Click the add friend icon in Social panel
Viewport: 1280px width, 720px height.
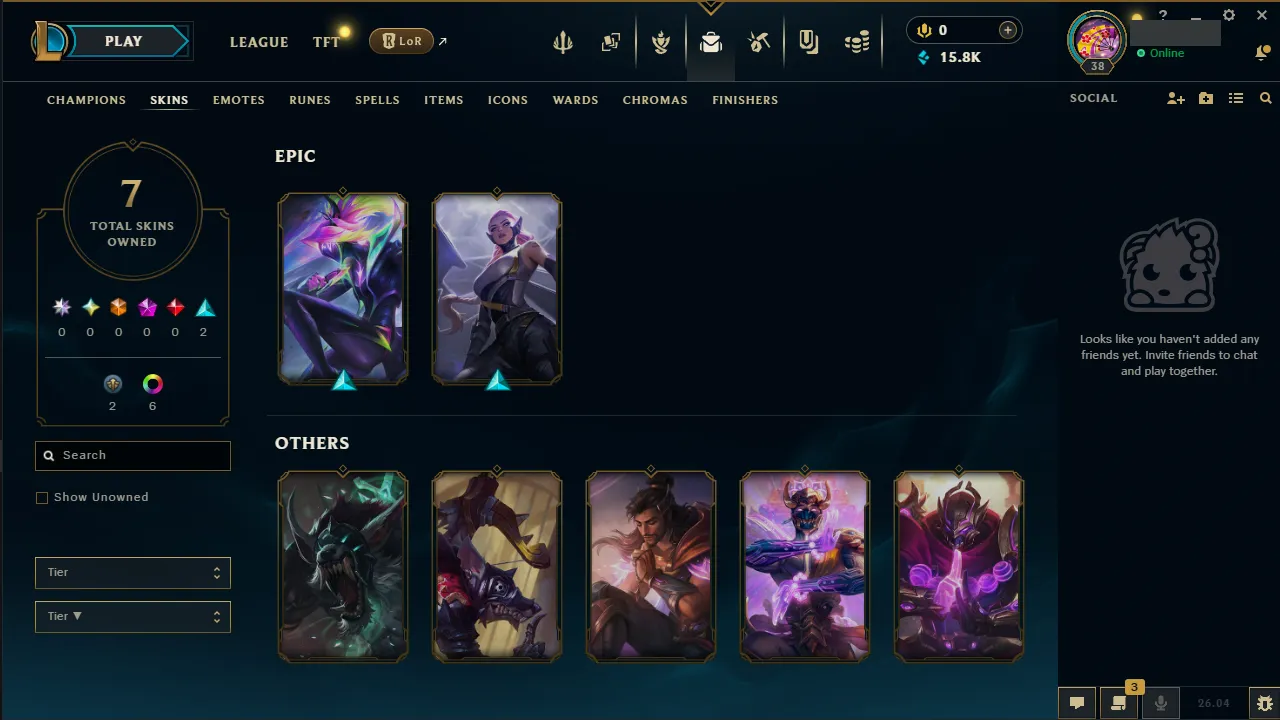pos(1176,98)
